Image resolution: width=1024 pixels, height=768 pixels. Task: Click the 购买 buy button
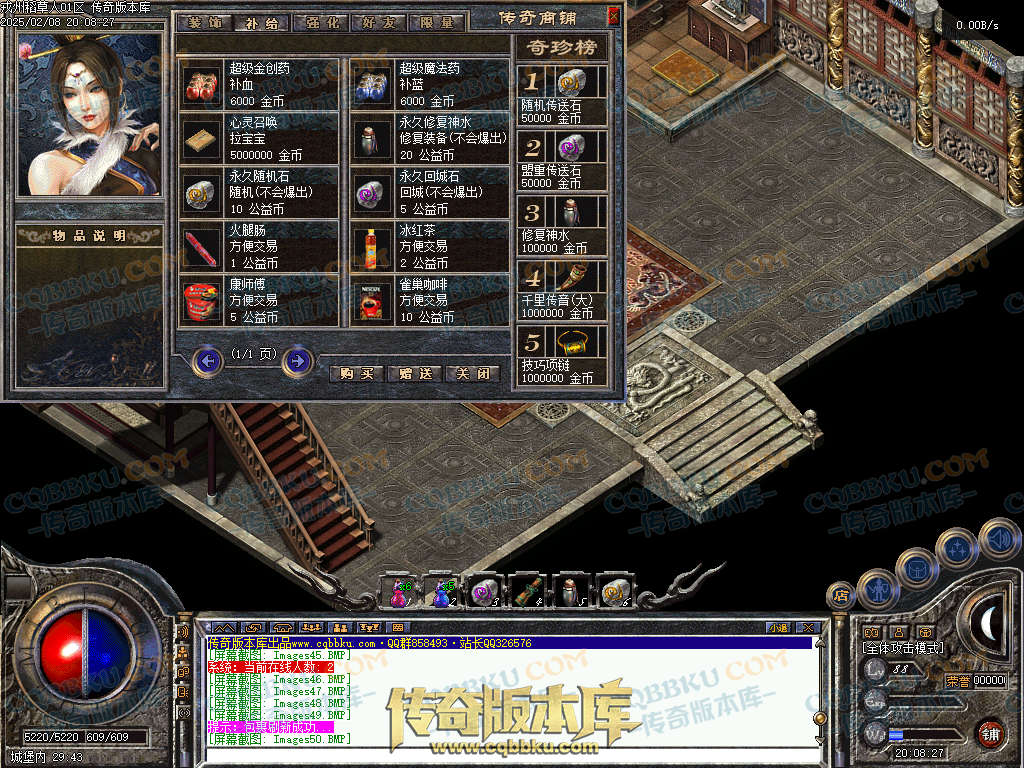356,374
